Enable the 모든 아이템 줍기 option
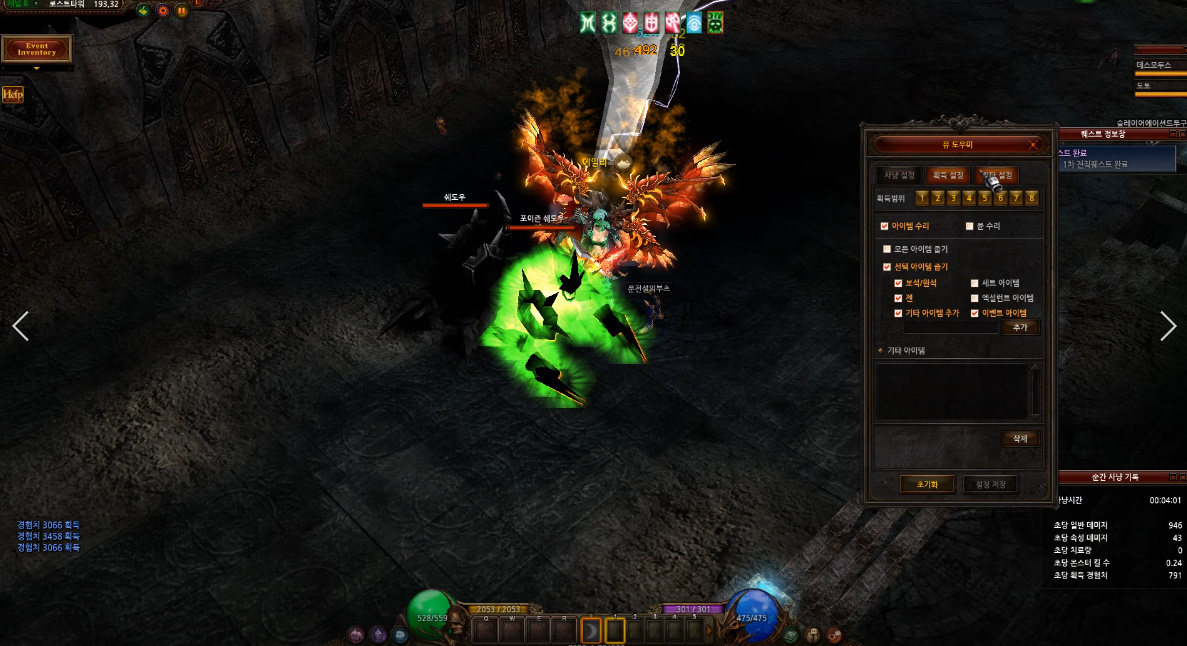Screen dimensions: 1187x646 [887, 249]
